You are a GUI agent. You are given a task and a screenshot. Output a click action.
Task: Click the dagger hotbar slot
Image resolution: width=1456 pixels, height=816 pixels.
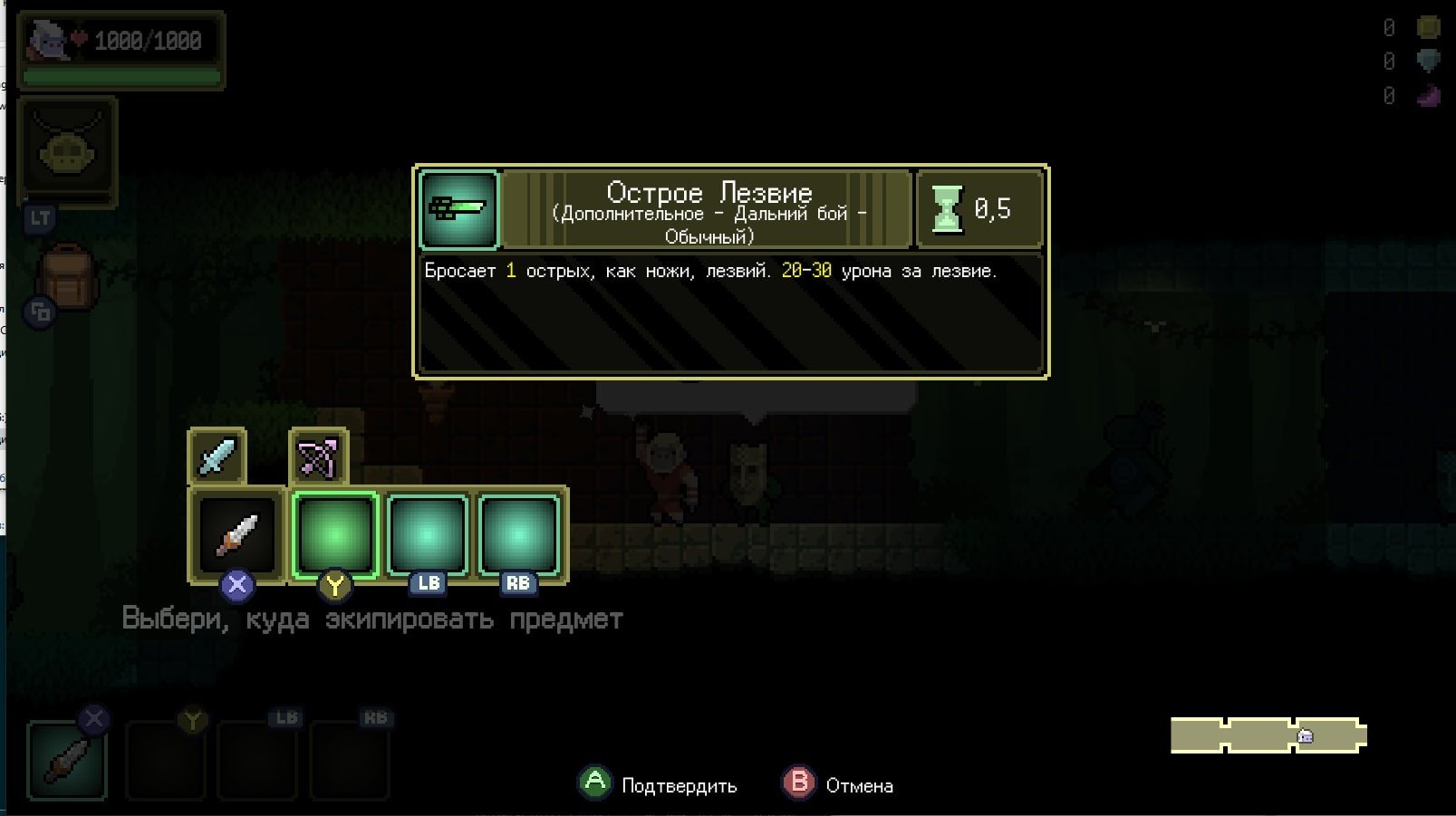pyautogui.click(x=67, y=760)
